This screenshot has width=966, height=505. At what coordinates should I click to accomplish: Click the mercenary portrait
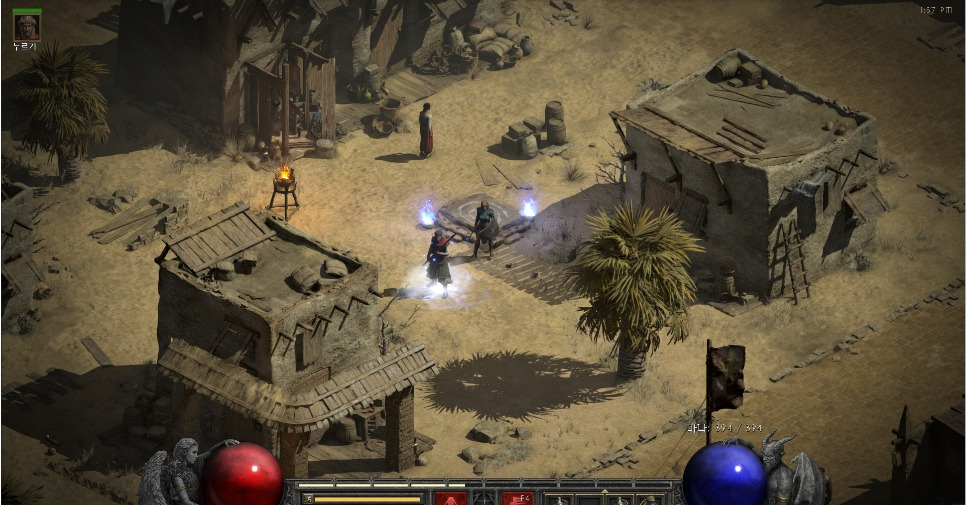pyautogui.click(x=26, y=26)
